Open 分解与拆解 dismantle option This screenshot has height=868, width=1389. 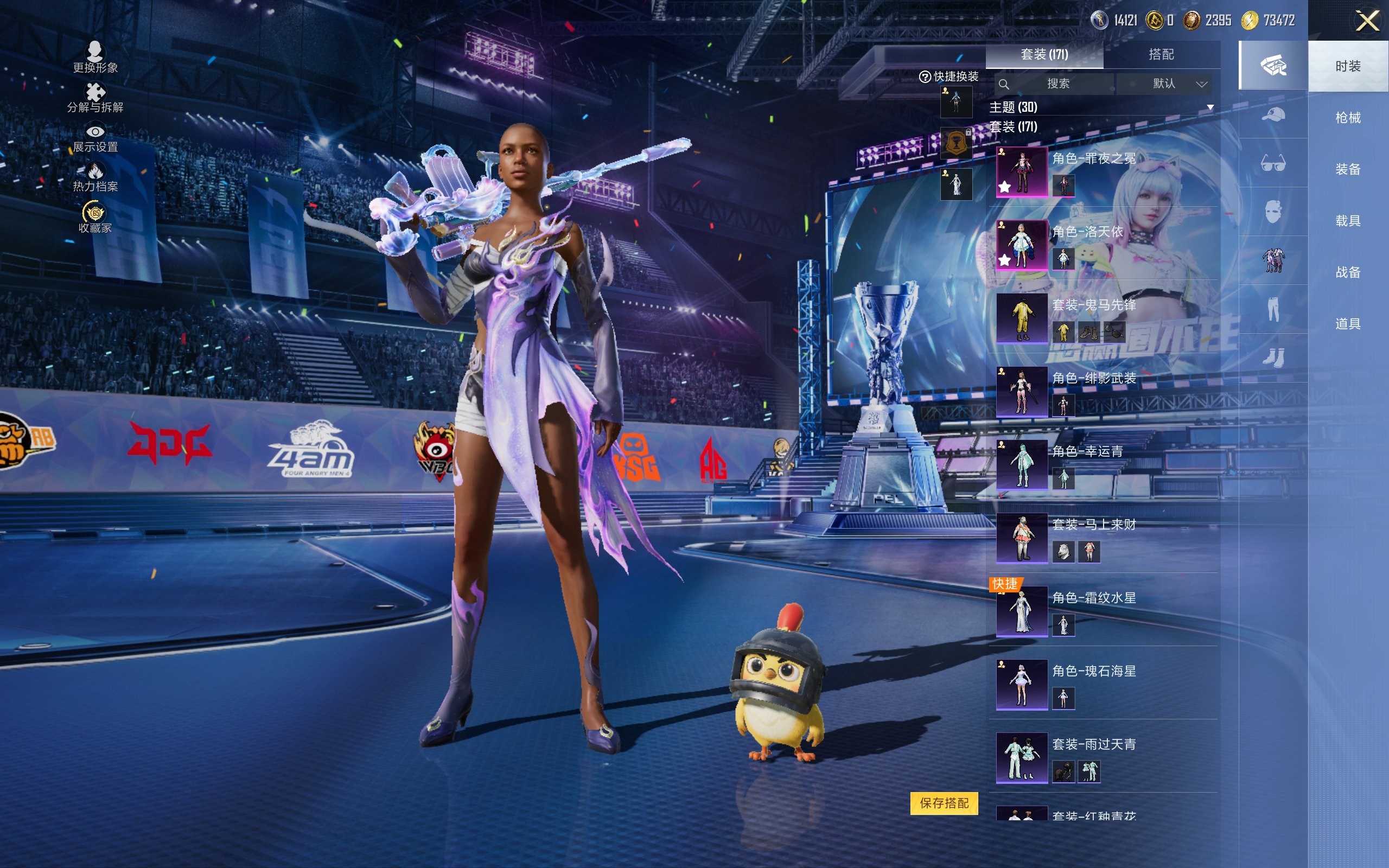coord(95,98)
